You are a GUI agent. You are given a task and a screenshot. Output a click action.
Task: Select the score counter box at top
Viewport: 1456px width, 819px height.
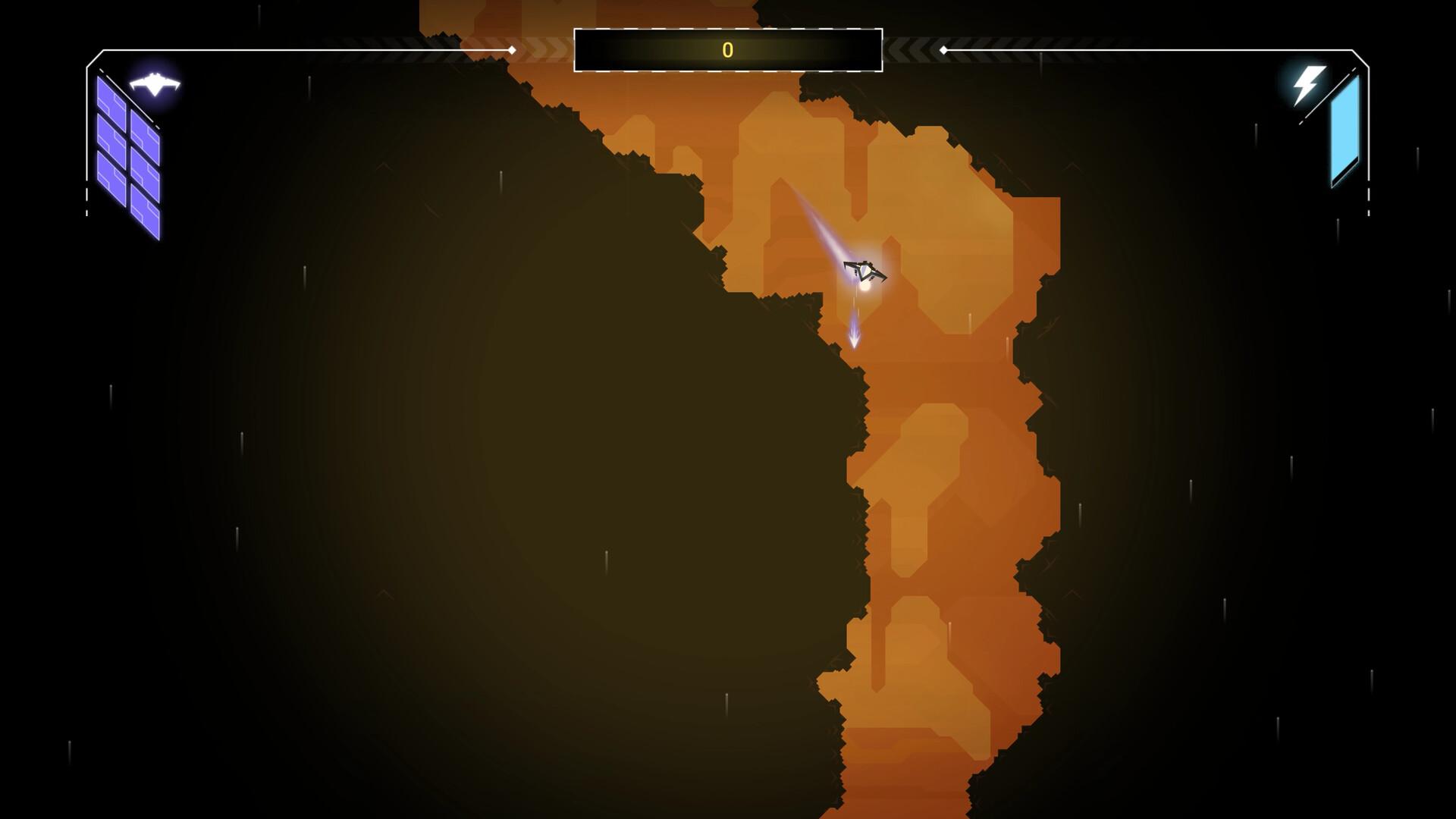point(728,51)
